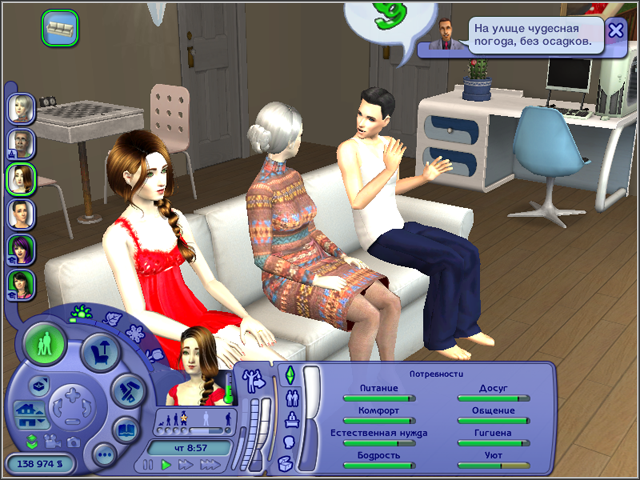Select the white-haired sim portrait
Screen dimensions: 640x480
[21, 107]
